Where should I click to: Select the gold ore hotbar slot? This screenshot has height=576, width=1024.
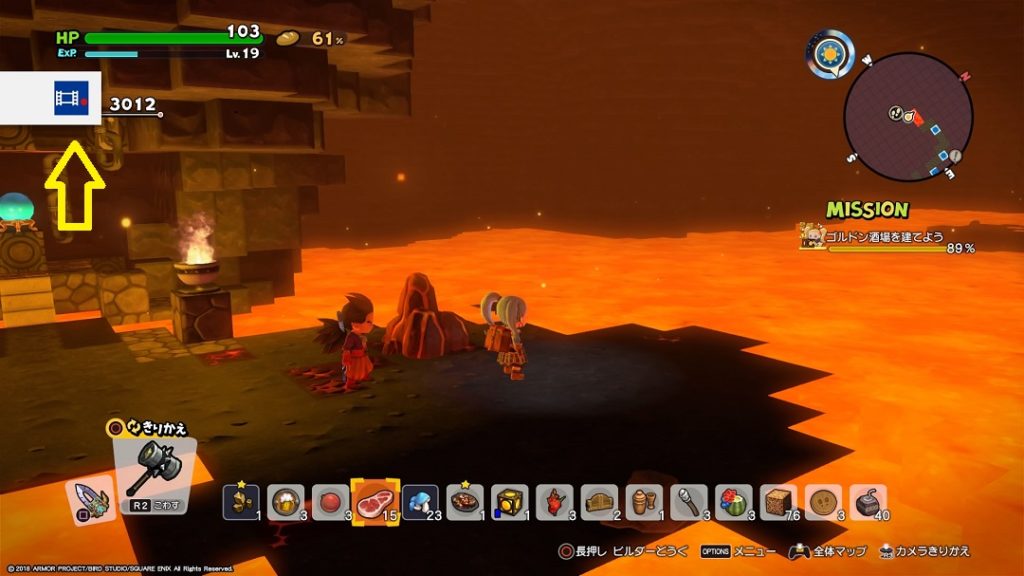point(241,501)
